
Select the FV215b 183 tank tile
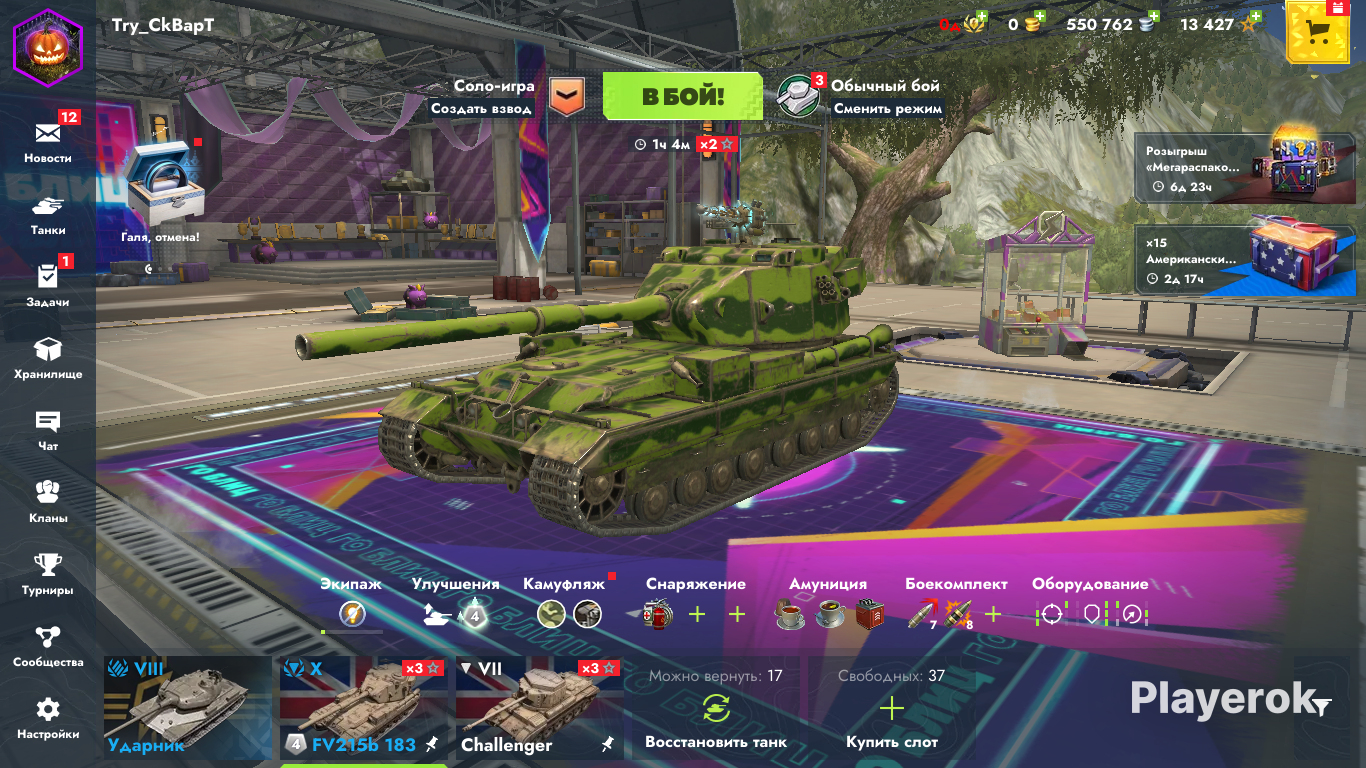pyautogui.click(x=362, y=707)
